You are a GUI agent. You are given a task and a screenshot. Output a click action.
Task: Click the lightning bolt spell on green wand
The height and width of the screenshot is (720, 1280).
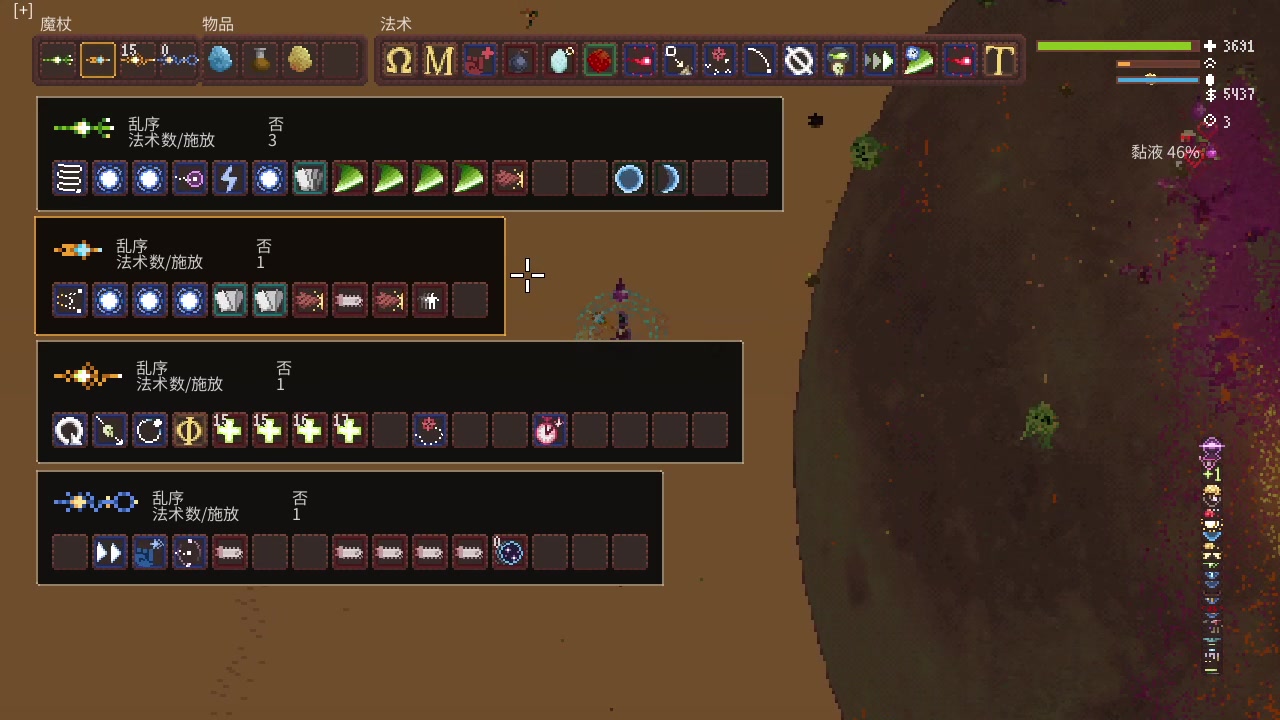(230, 179)
